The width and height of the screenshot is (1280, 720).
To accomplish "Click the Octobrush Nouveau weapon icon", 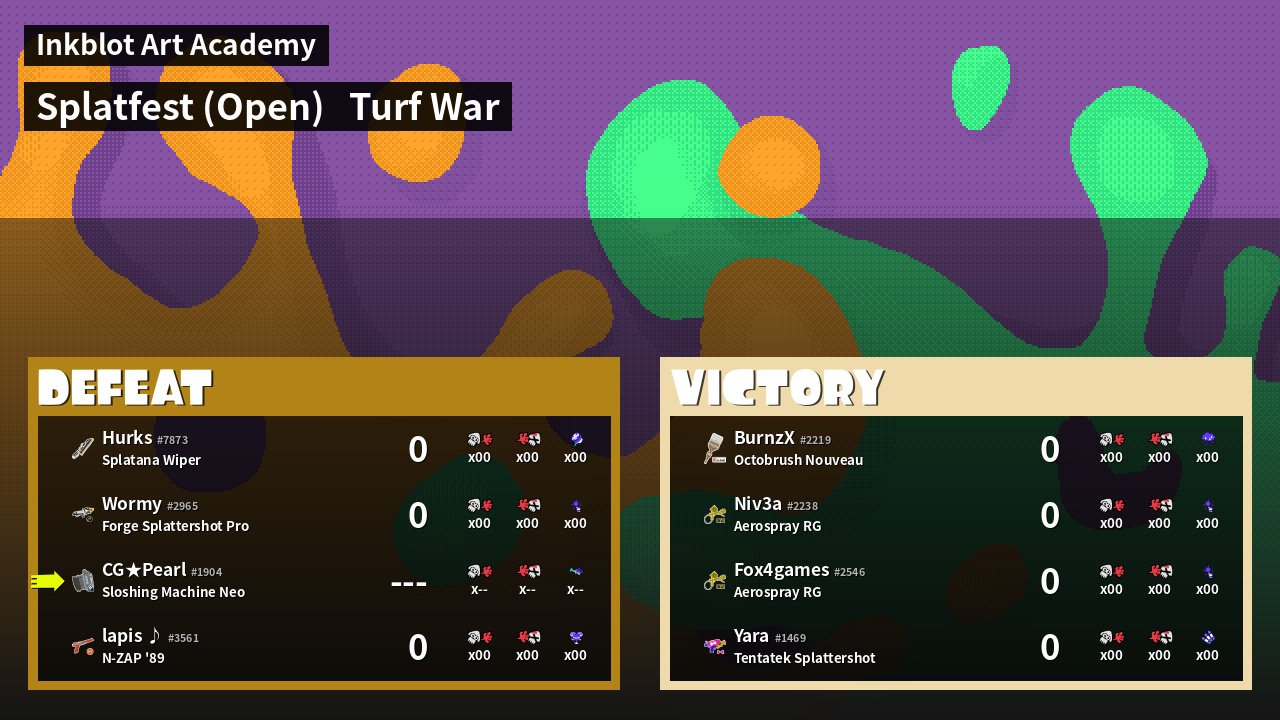I will coord(714,449).
